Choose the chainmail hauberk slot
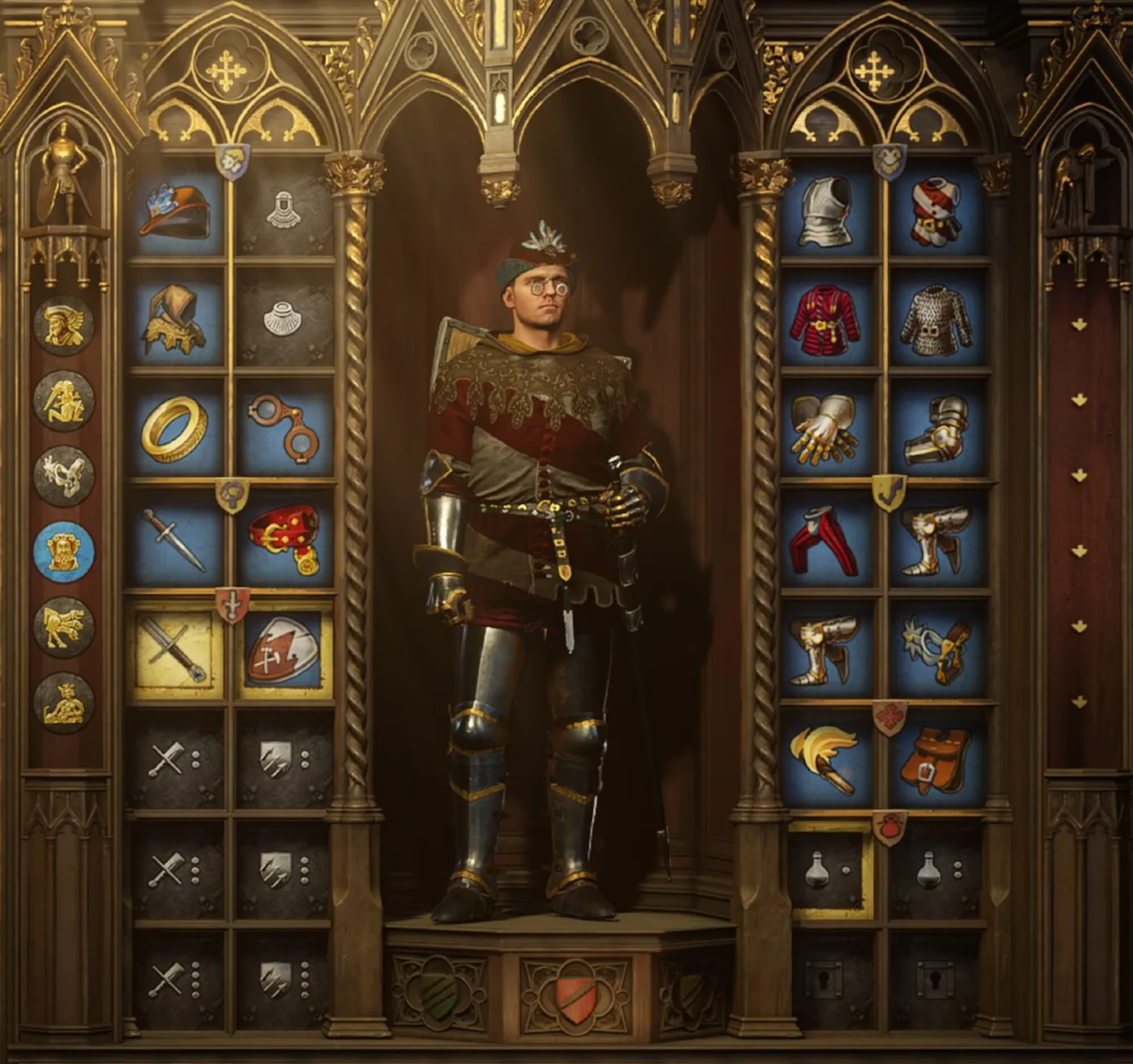This screenshot has width=1133, height=1064. pyautogui.click(x=938, y=318)
